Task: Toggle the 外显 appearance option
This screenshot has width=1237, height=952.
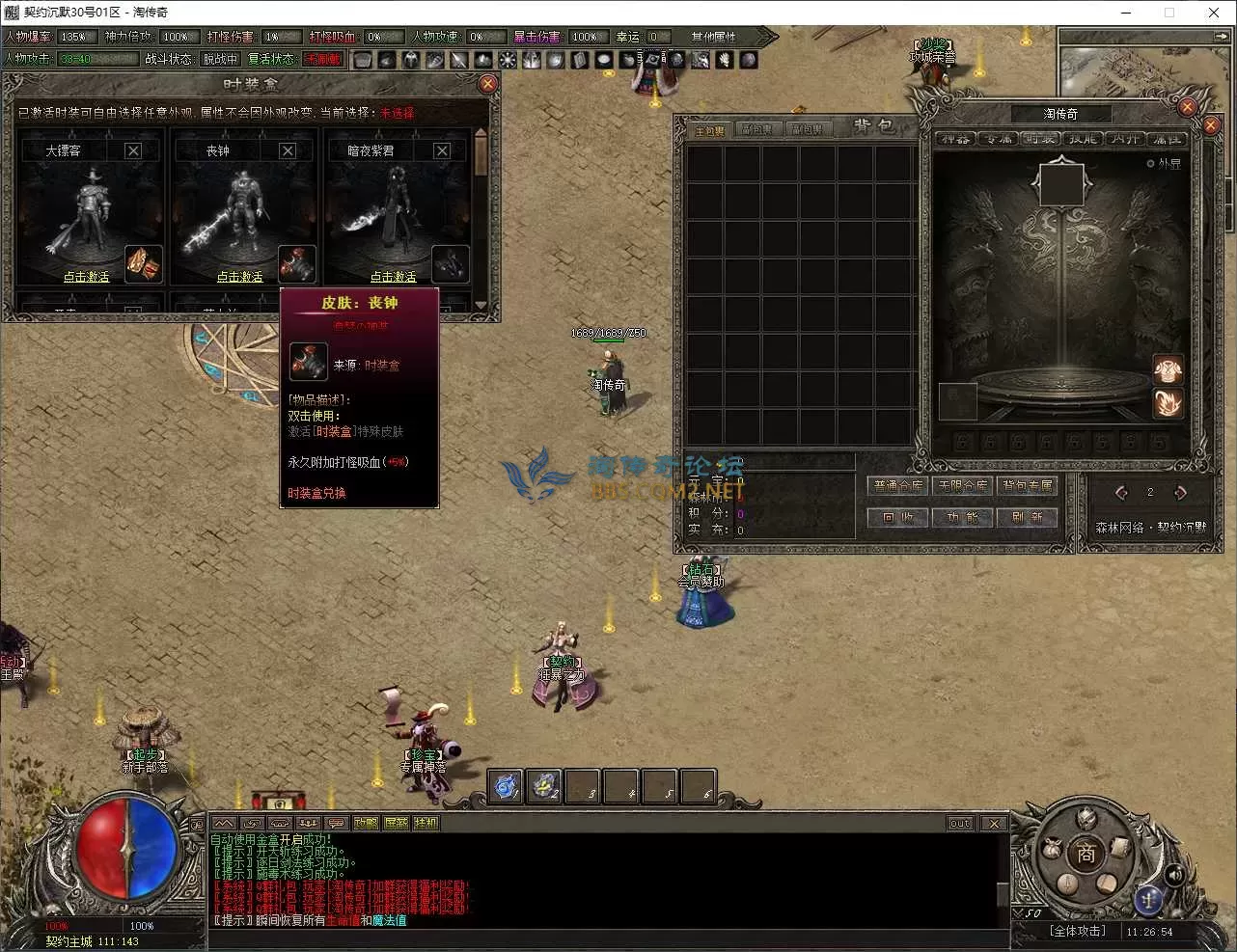Action: tap(1151, 164)
